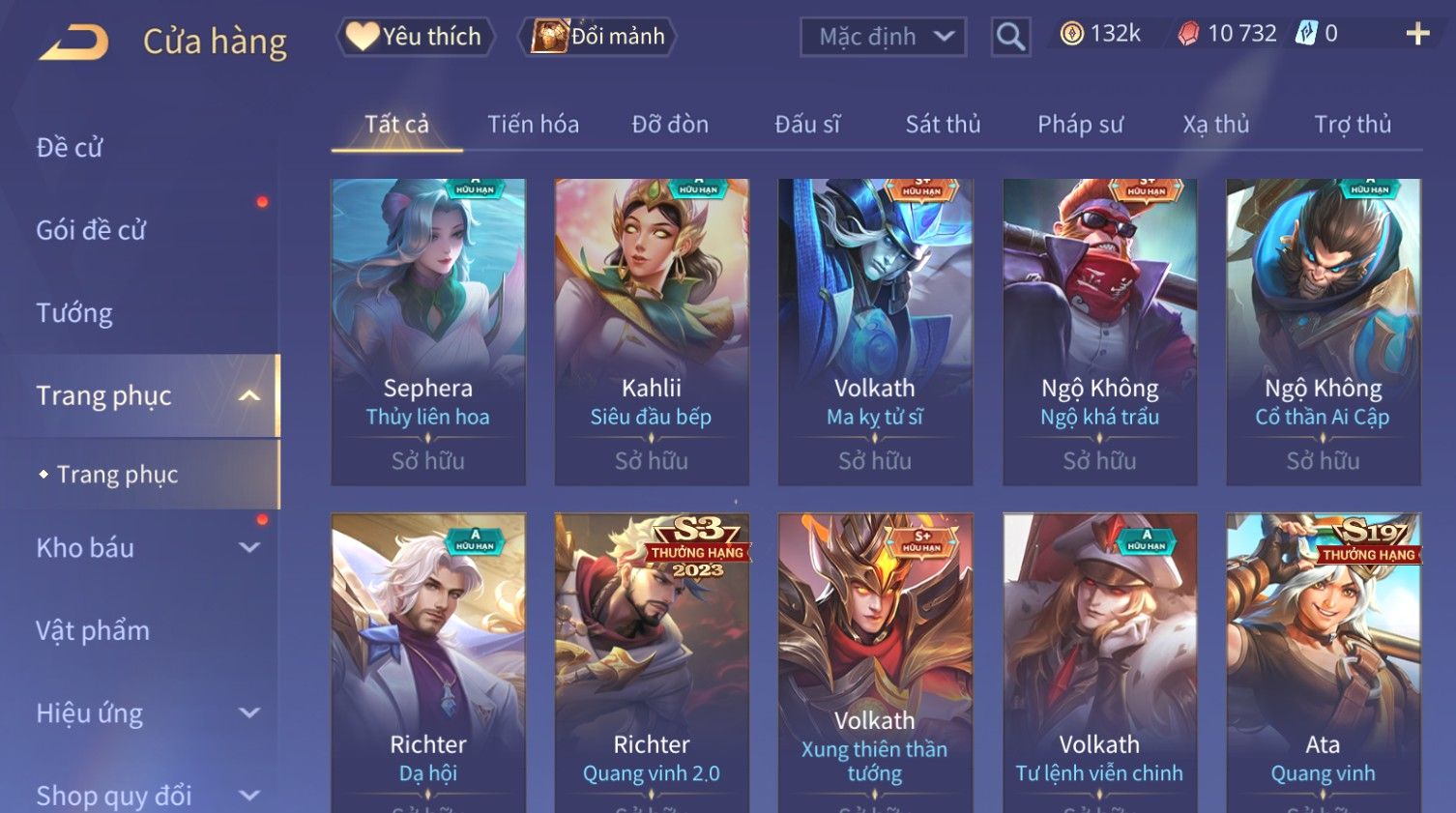
Task: Select the Sephera Thủy liên hoa skin
Action: coord(428,331)
